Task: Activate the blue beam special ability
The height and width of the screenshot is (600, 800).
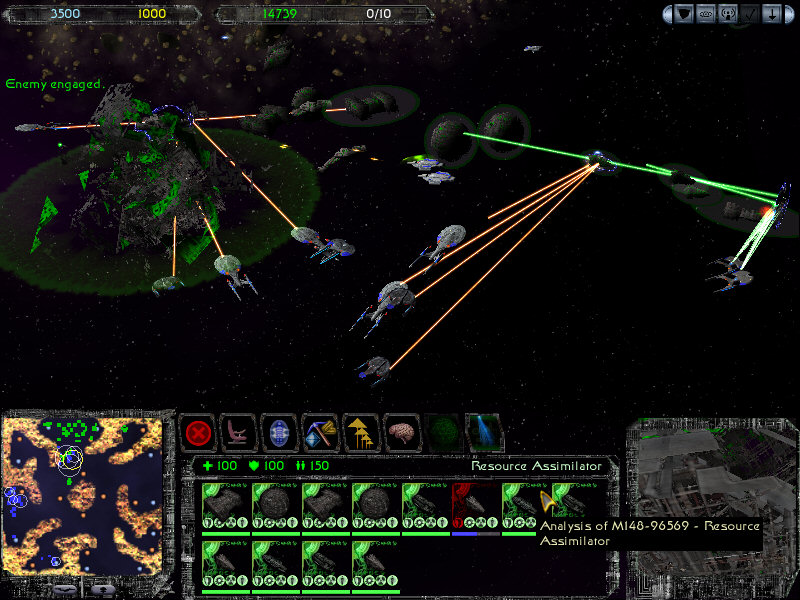Action: coord(485,434)
